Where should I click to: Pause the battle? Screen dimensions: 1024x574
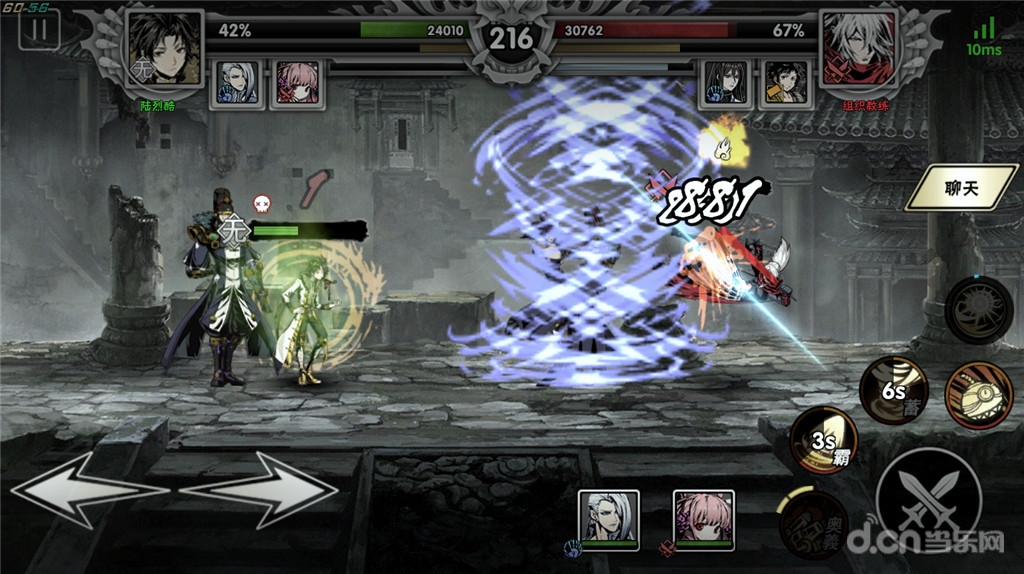pyautogui.click(x=39, y=29)
